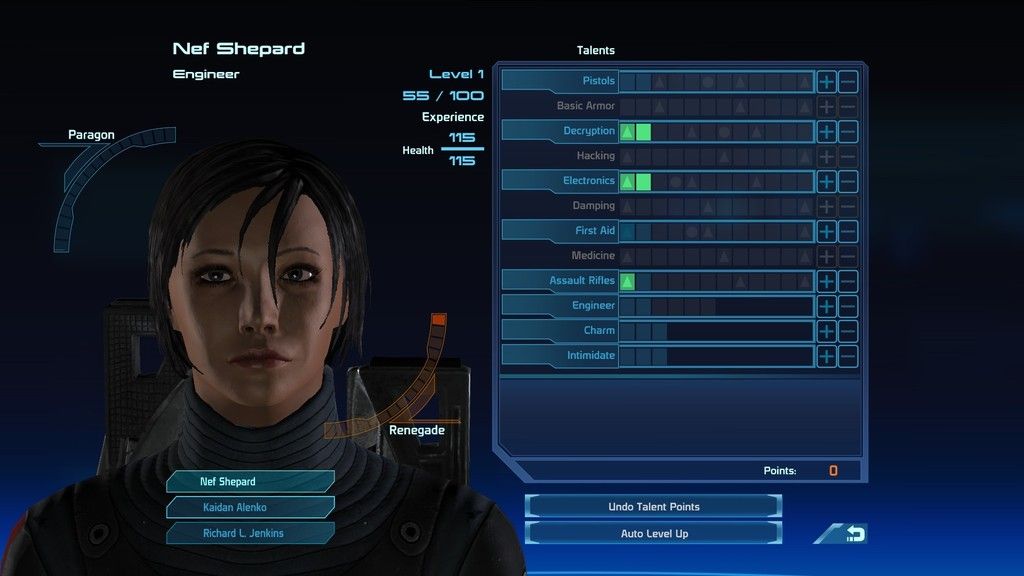Add a point to Charm

[826, 331]
